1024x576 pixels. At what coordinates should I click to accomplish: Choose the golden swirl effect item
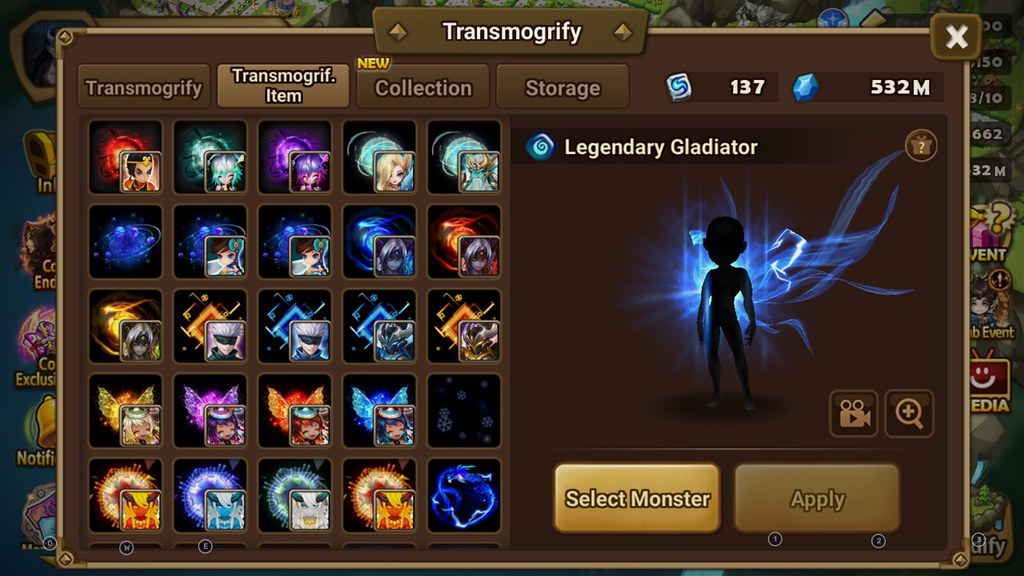[125, 326]
